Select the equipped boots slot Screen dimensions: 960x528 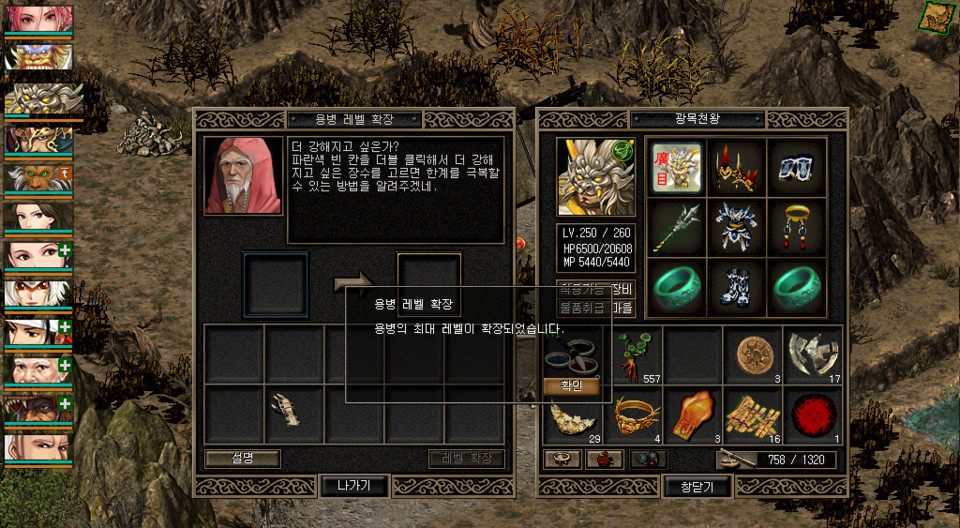[735, 288]
